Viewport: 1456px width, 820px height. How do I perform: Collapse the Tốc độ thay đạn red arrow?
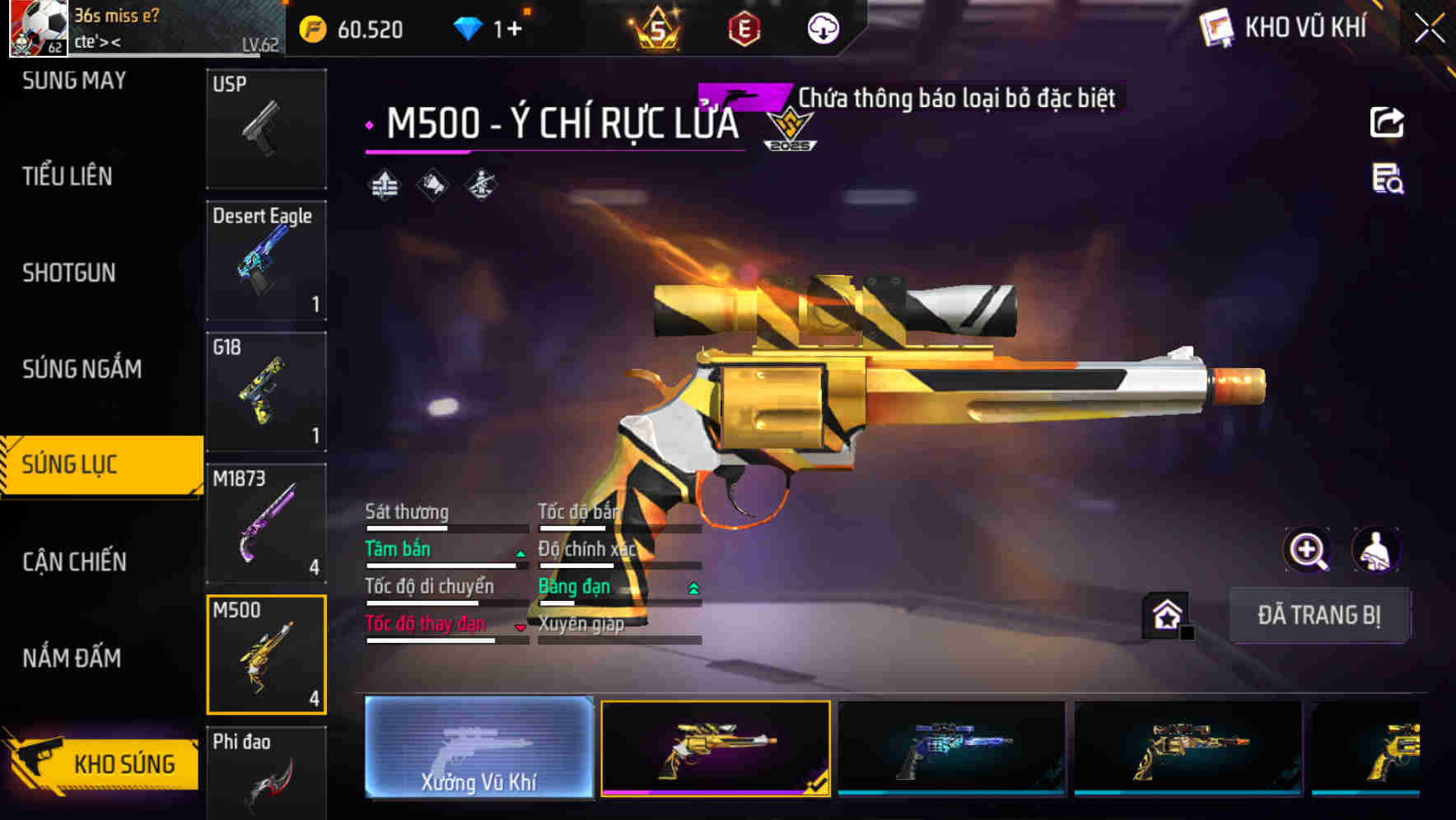pos(520,627)
